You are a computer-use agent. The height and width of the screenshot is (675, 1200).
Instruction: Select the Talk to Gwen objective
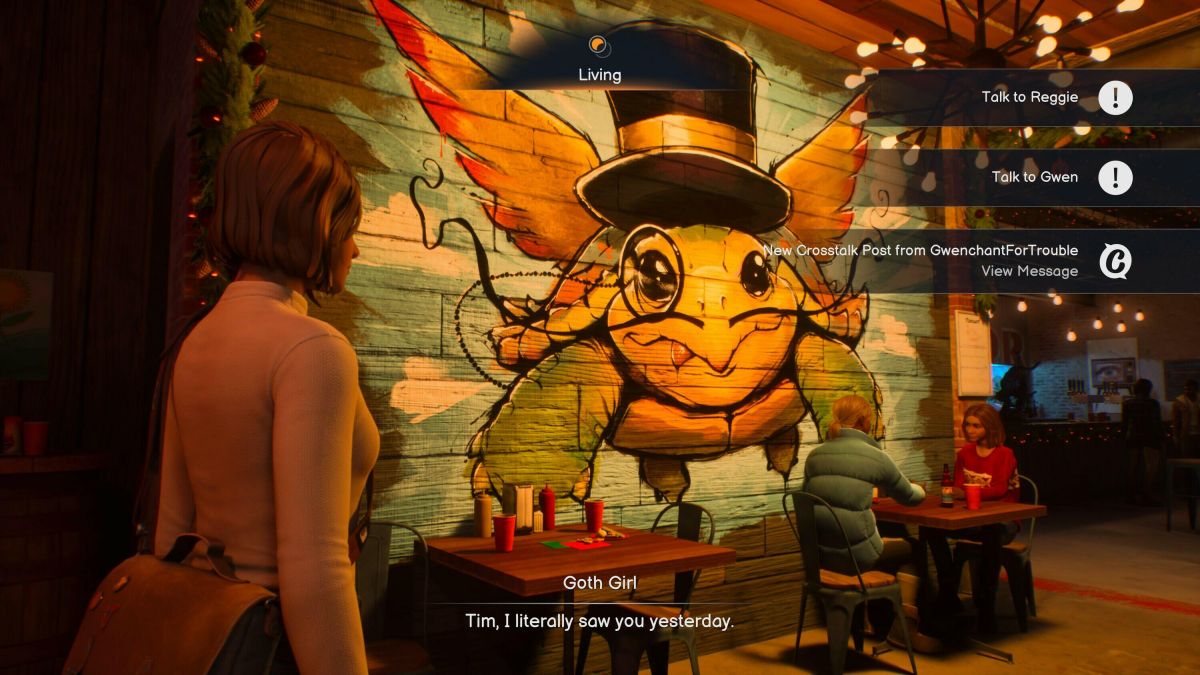click(1034, 177)
